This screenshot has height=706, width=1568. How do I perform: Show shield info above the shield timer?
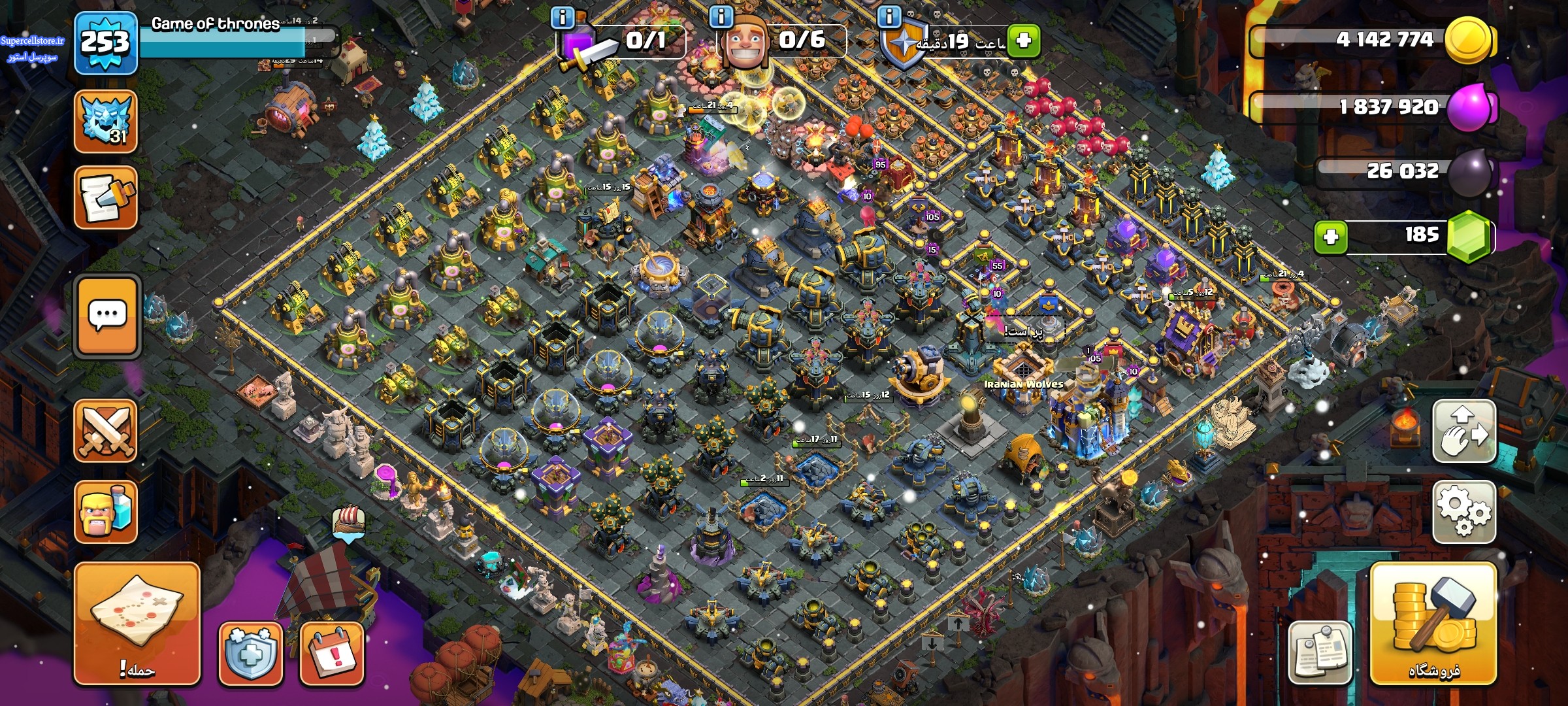[889, 16]
